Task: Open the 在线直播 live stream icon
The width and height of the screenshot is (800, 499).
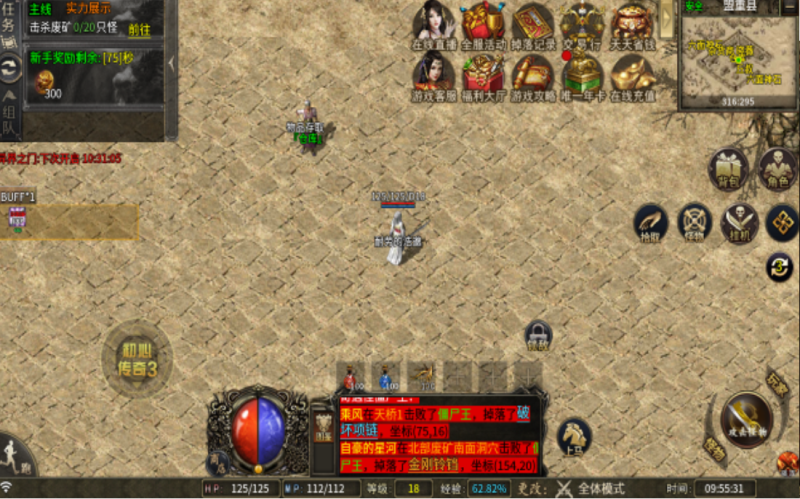Action: (434, 23)
